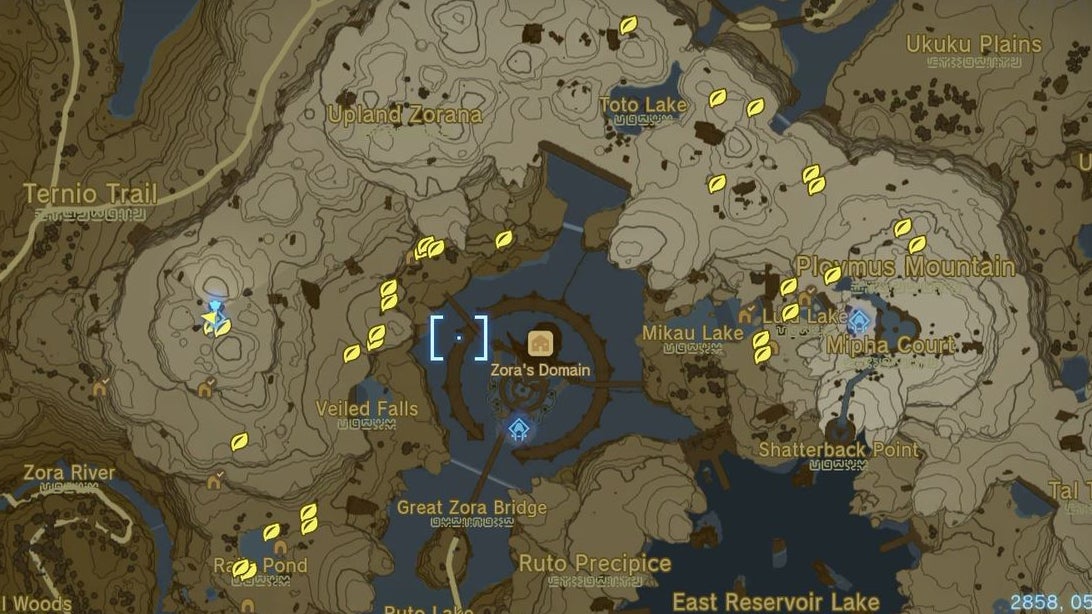
Task: Pick the single leaf stamp southwest of Veiled Falls
Action: (239, 441)
